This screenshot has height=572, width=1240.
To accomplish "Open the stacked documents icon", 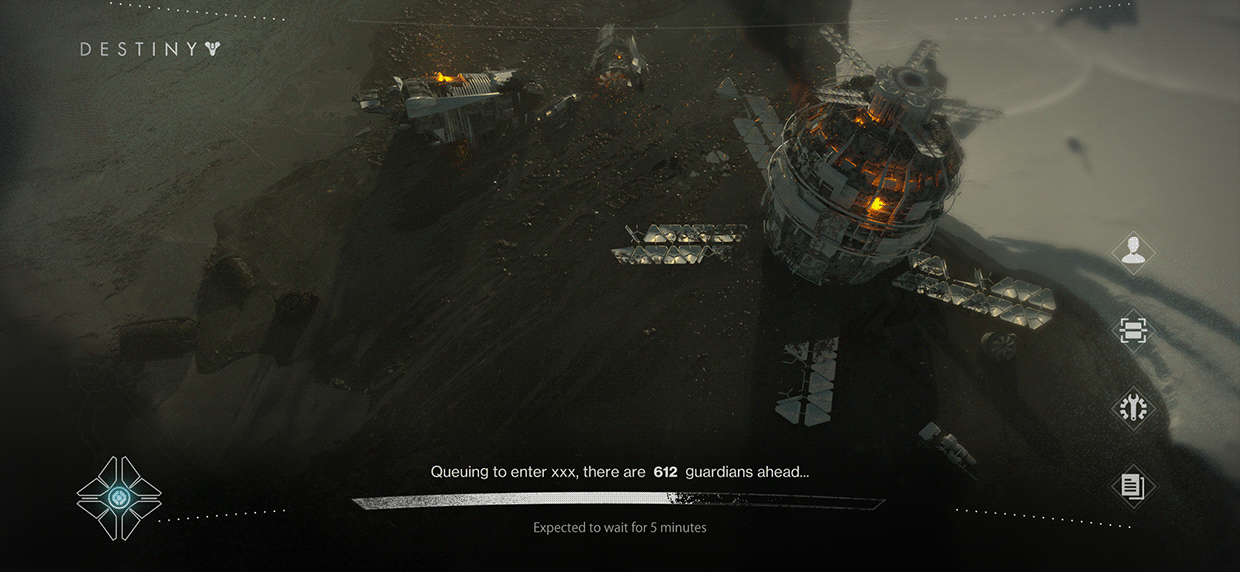I will pyautogui.click(x=1132, y=487).
